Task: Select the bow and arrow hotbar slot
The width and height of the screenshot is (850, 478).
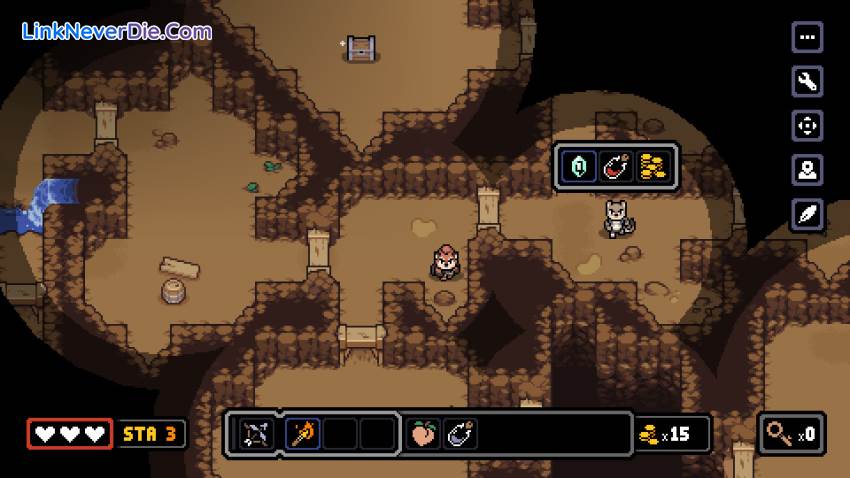Action: 256,434
